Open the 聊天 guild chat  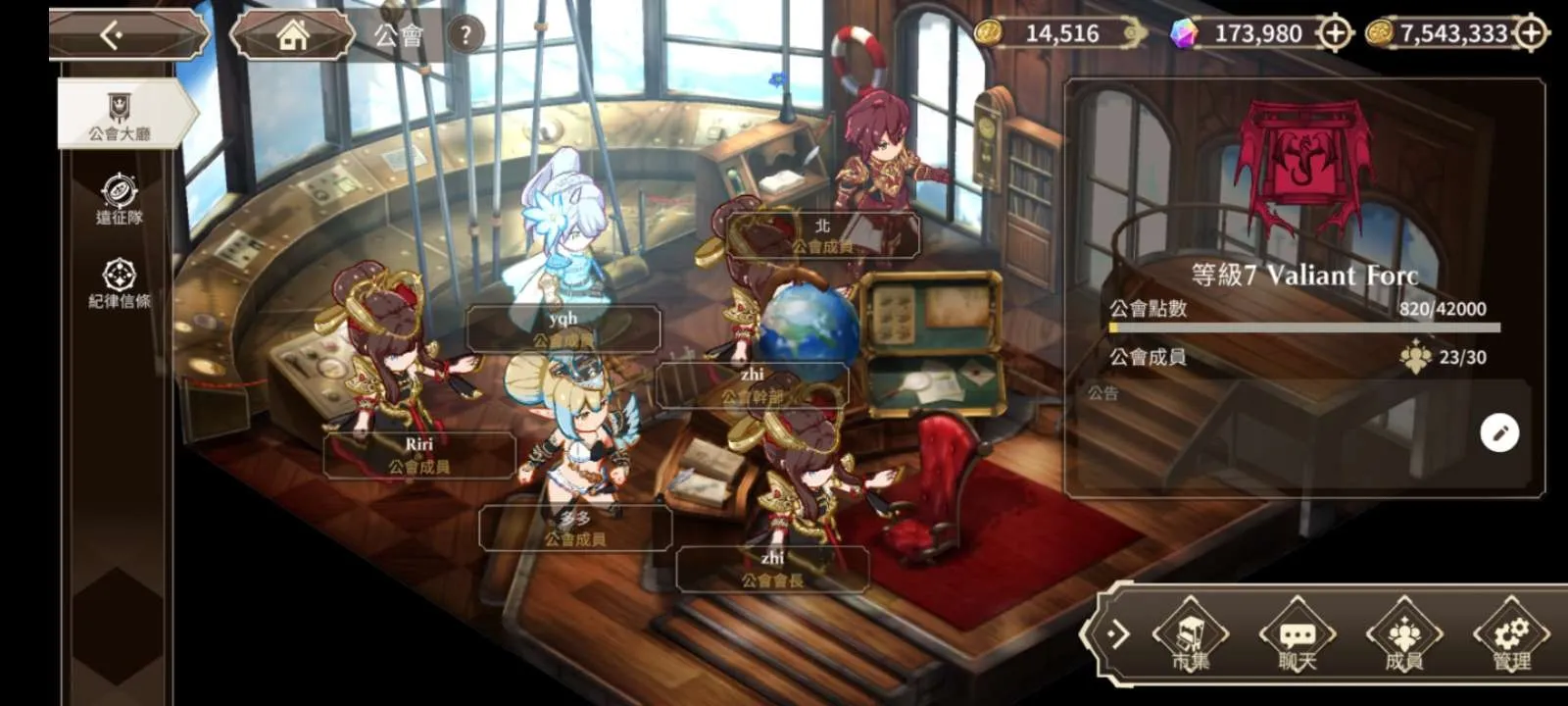pyautogui.click(x=1298, y=637)
